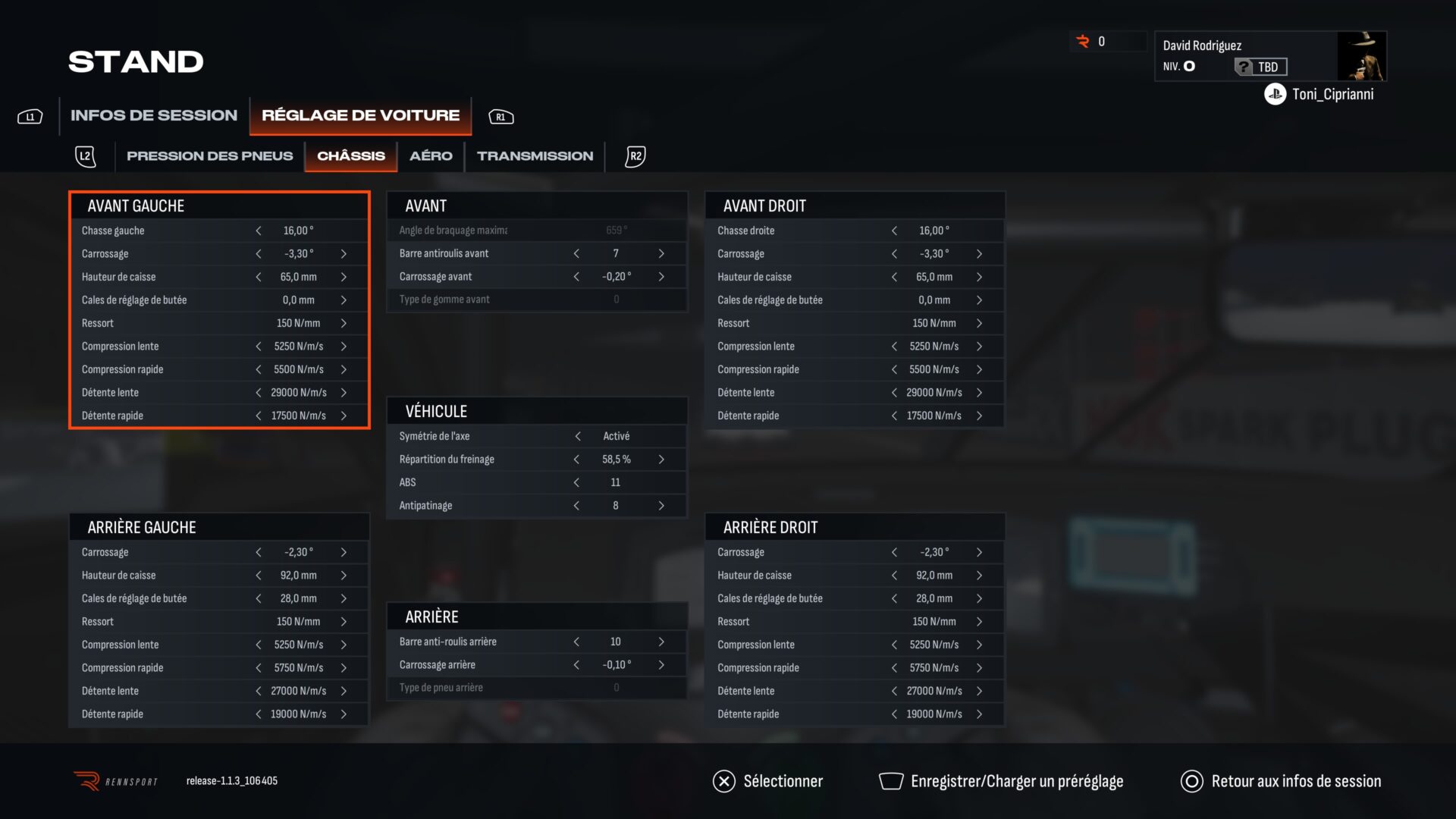Lower the ABS level
The width and height of the screenshot is (1456, 819).
tap(576, 482)
